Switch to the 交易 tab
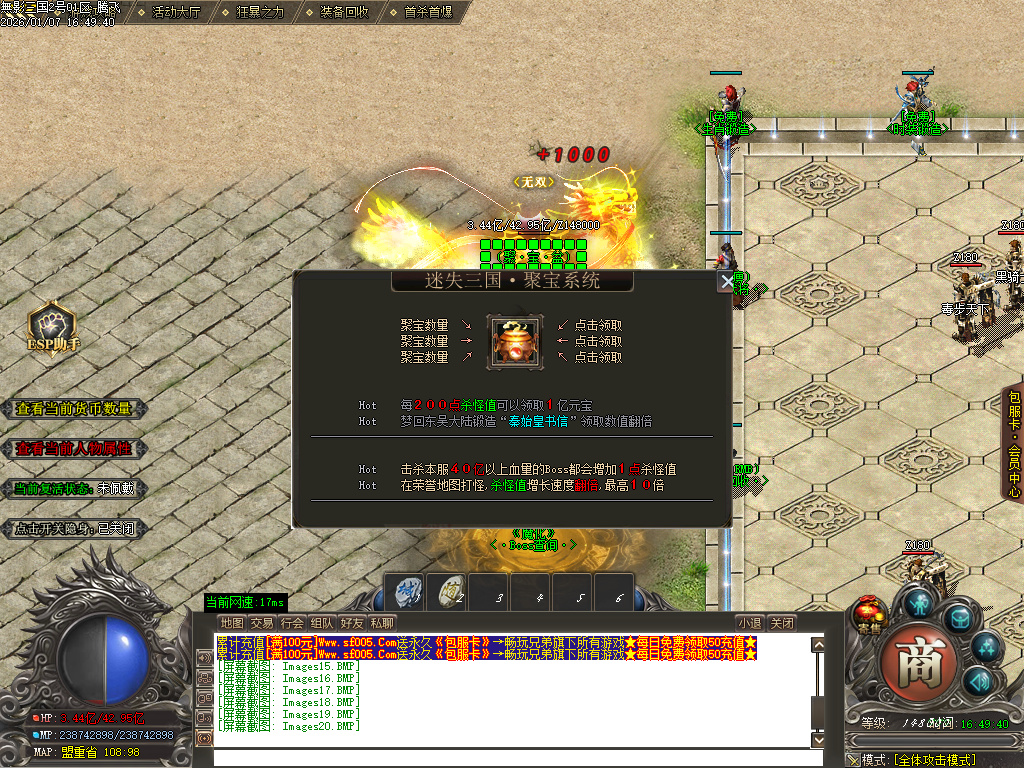The image size is (1024, 768). (262, 623)
